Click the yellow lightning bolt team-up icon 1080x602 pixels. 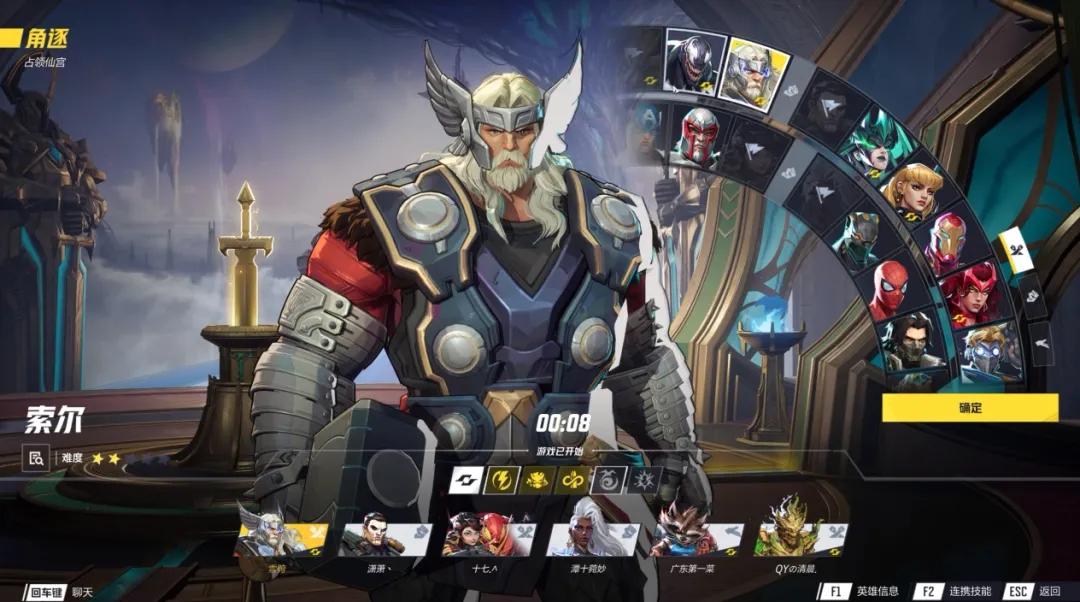501,480
